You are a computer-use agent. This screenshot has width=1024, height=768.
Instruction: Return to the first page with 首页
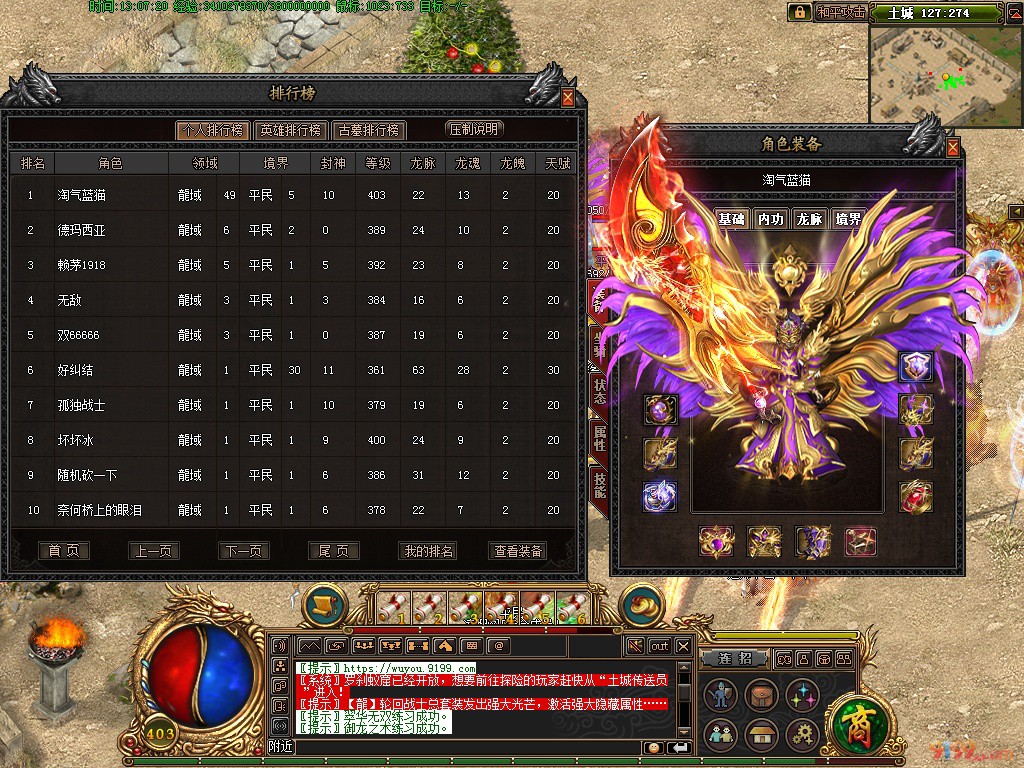tap(64, 551)
